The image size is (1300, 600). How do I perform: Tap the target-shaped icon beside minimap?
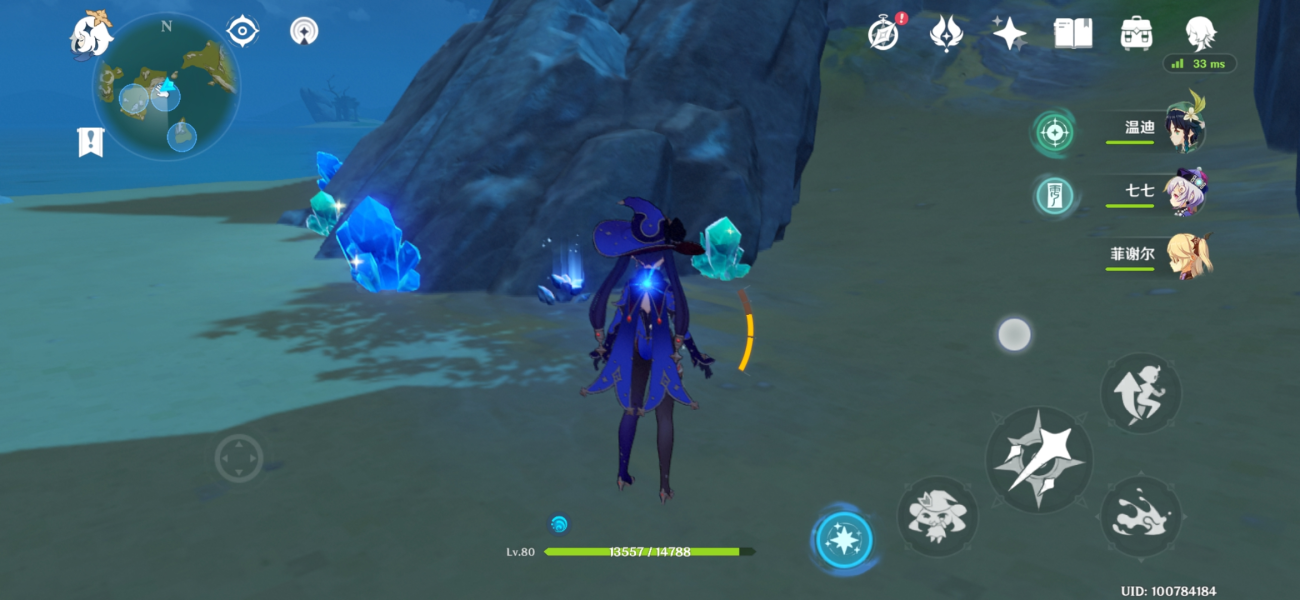click(243, 31)
